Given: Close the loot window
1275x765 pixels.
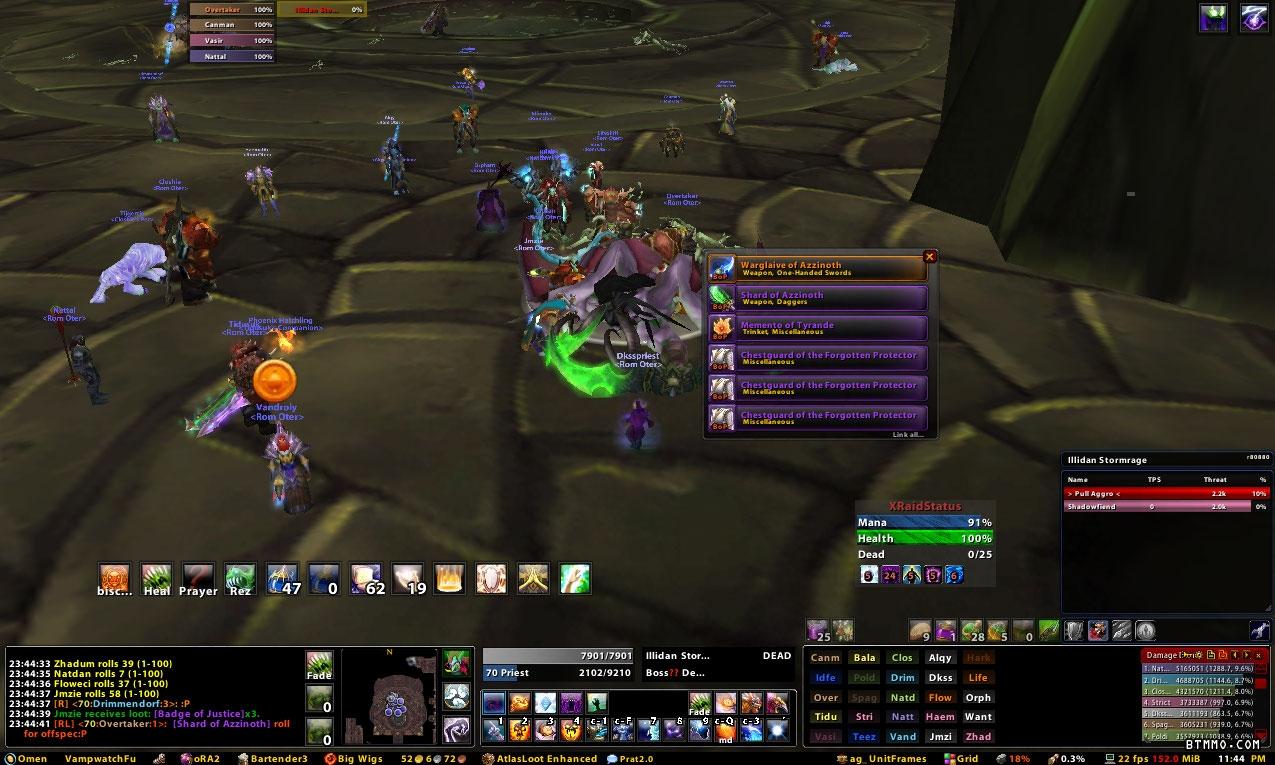Looking at the screenshot, I should coord(929,257).
